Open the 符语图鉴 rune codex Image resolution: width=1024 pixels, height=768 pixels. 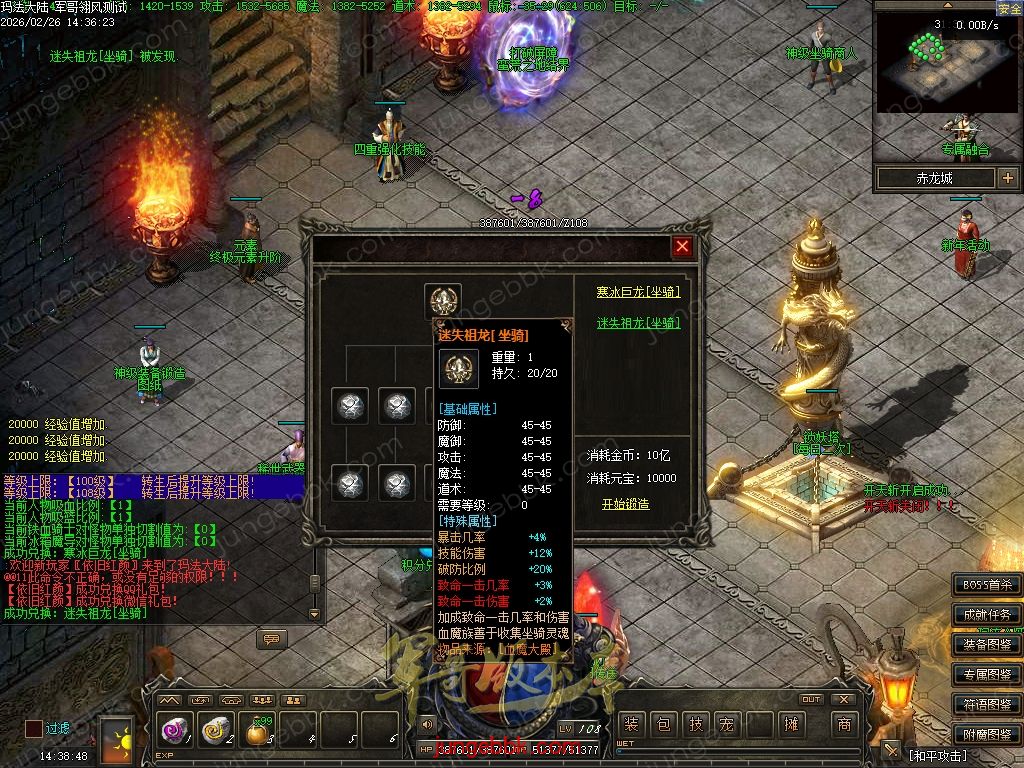click(x=986, y=705)
